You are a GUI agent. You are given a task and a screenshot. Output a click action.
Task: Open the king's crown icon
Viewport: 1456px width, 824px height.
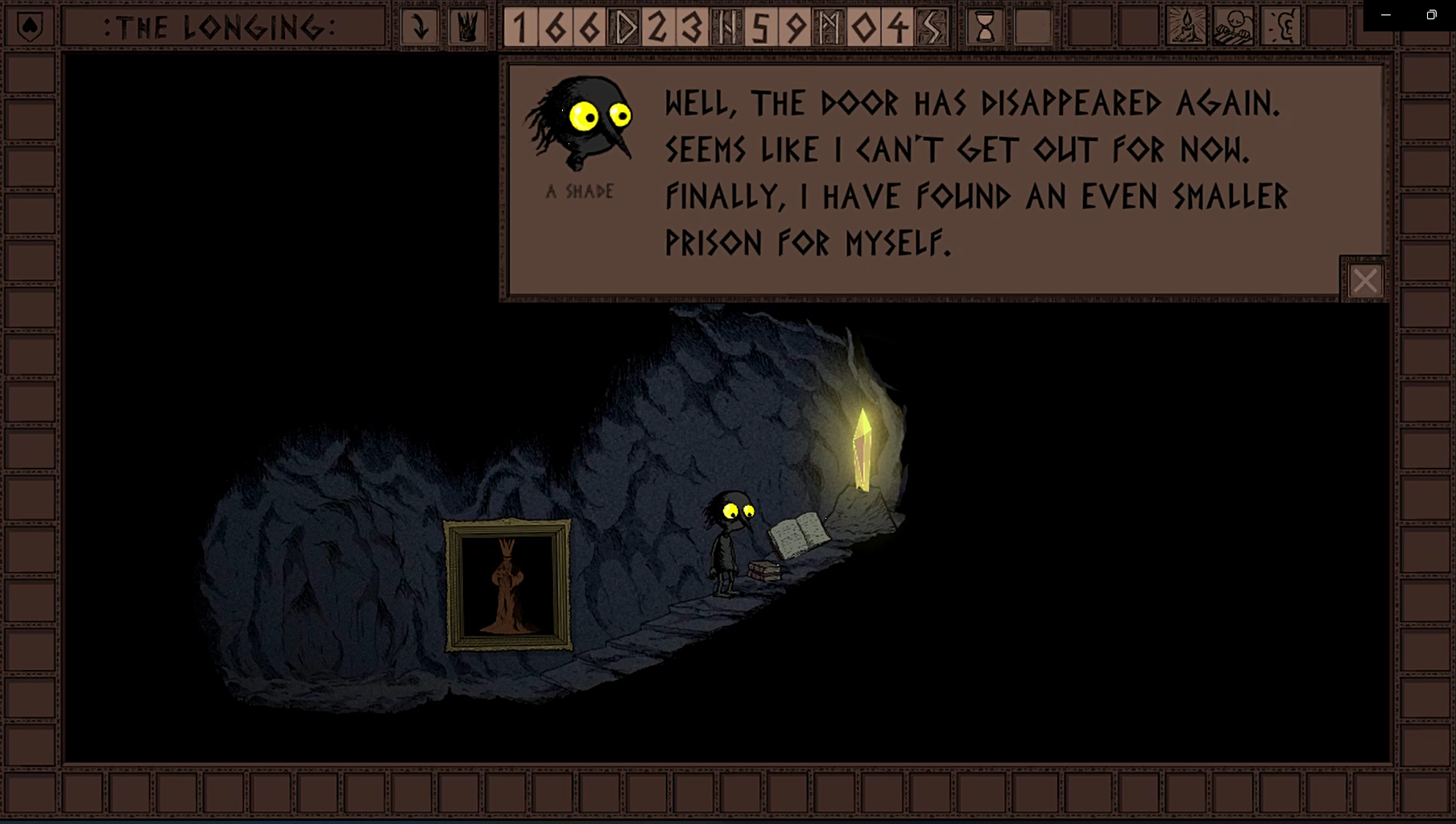468,27
